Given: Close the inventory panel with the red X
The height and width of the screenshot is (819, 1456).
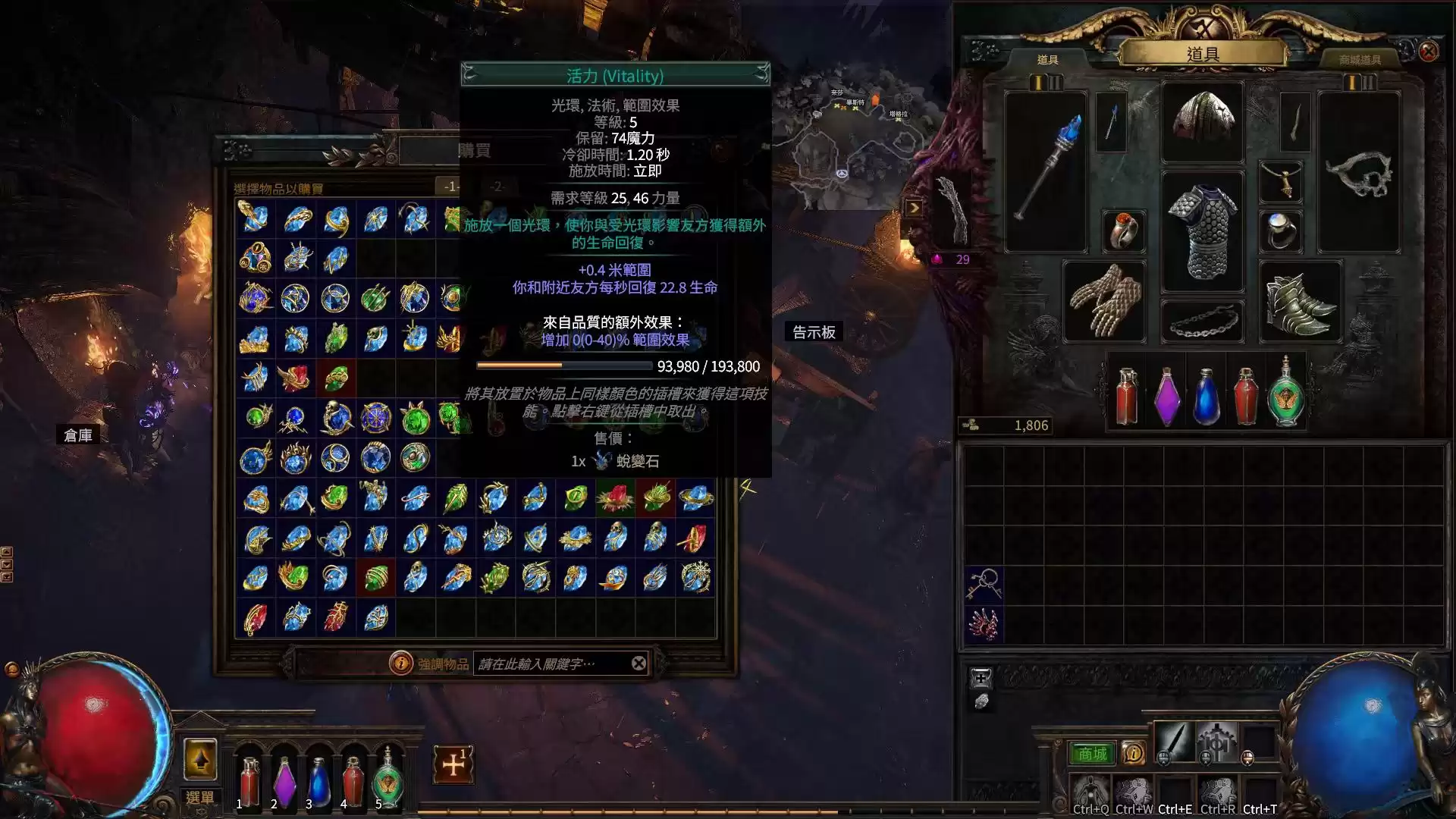Looking at the screenshot, I should pos(1429,52).
